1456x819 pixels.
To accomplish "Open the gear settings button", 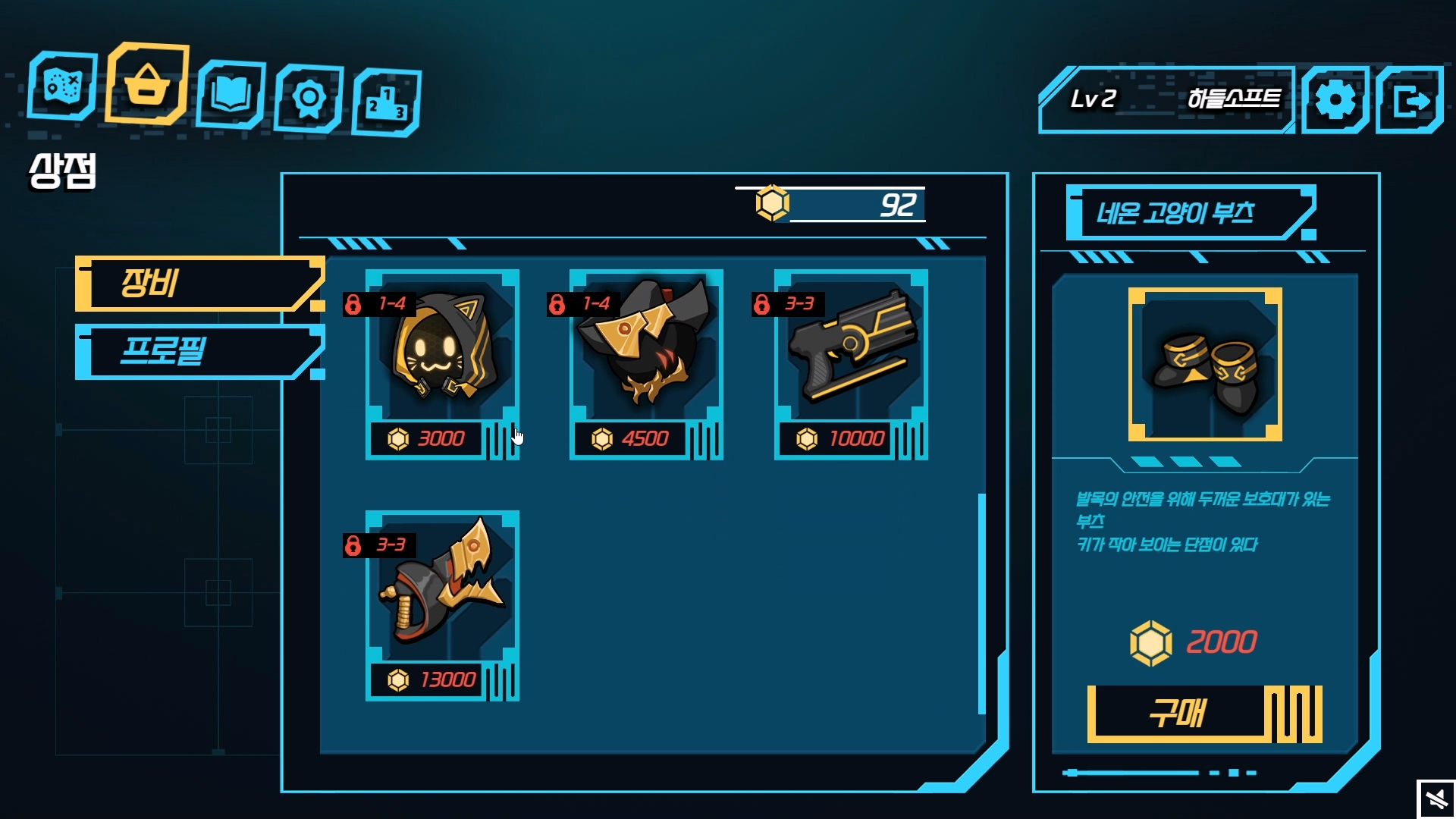I will 1335,100.
